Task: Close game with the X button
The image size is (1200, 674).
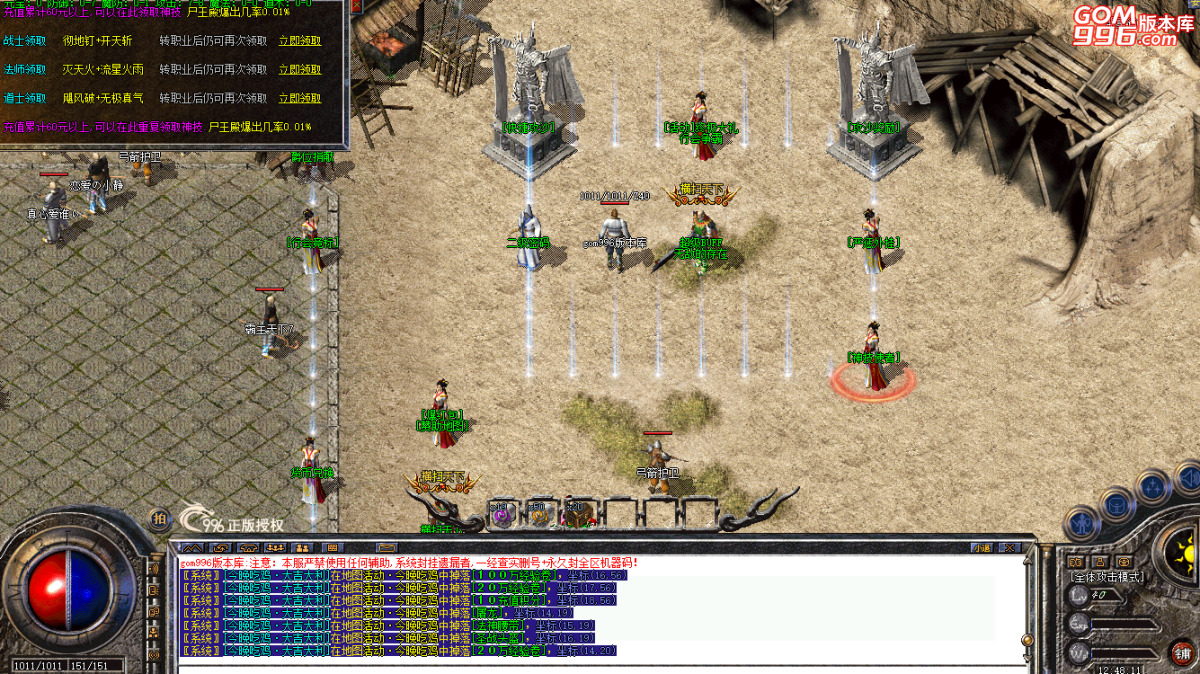Action: tap(1011, 548)
